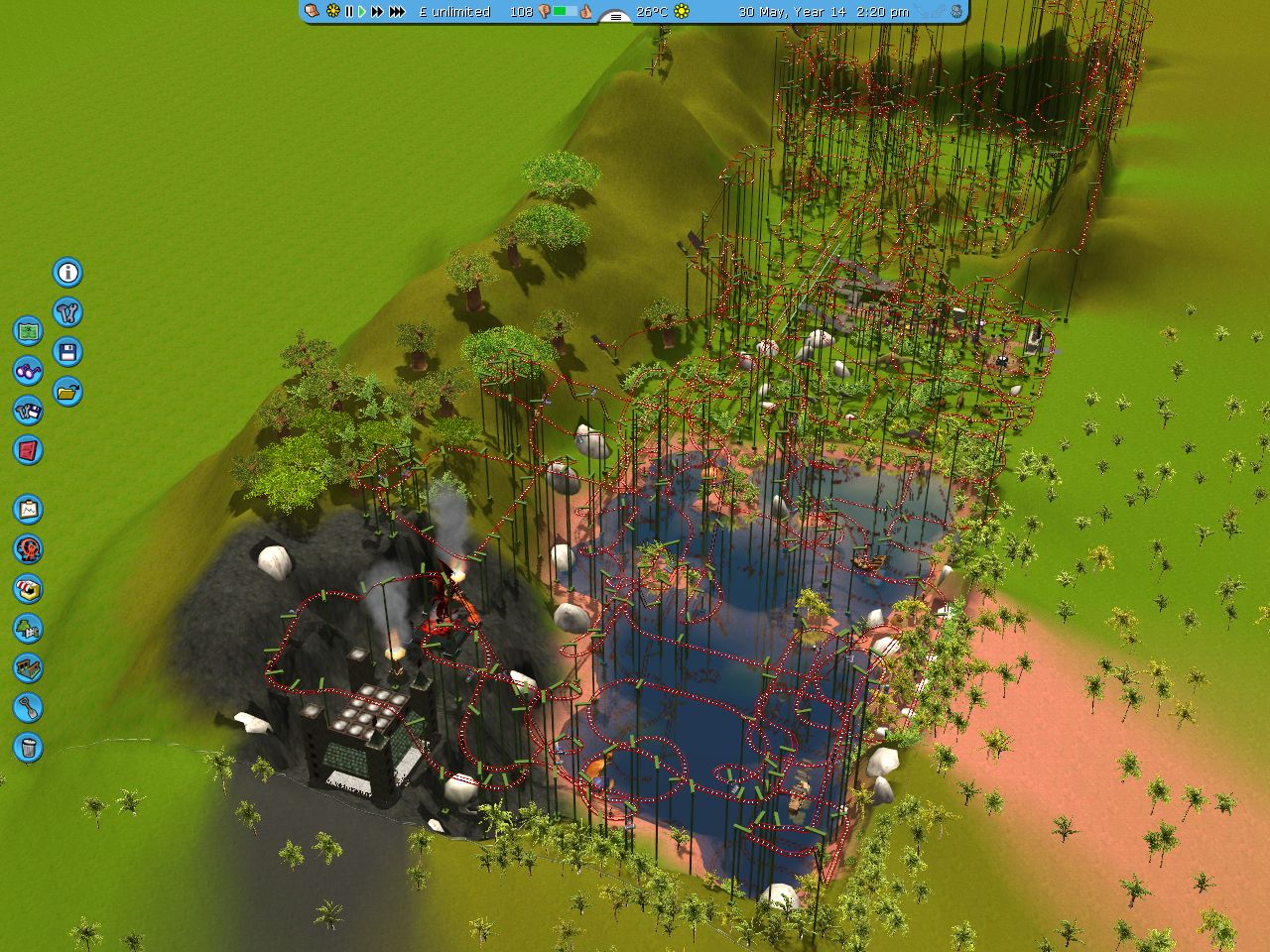
Task: Open park management clipboard graph icon
Action: pyautogui.click(x=28, y=510)
